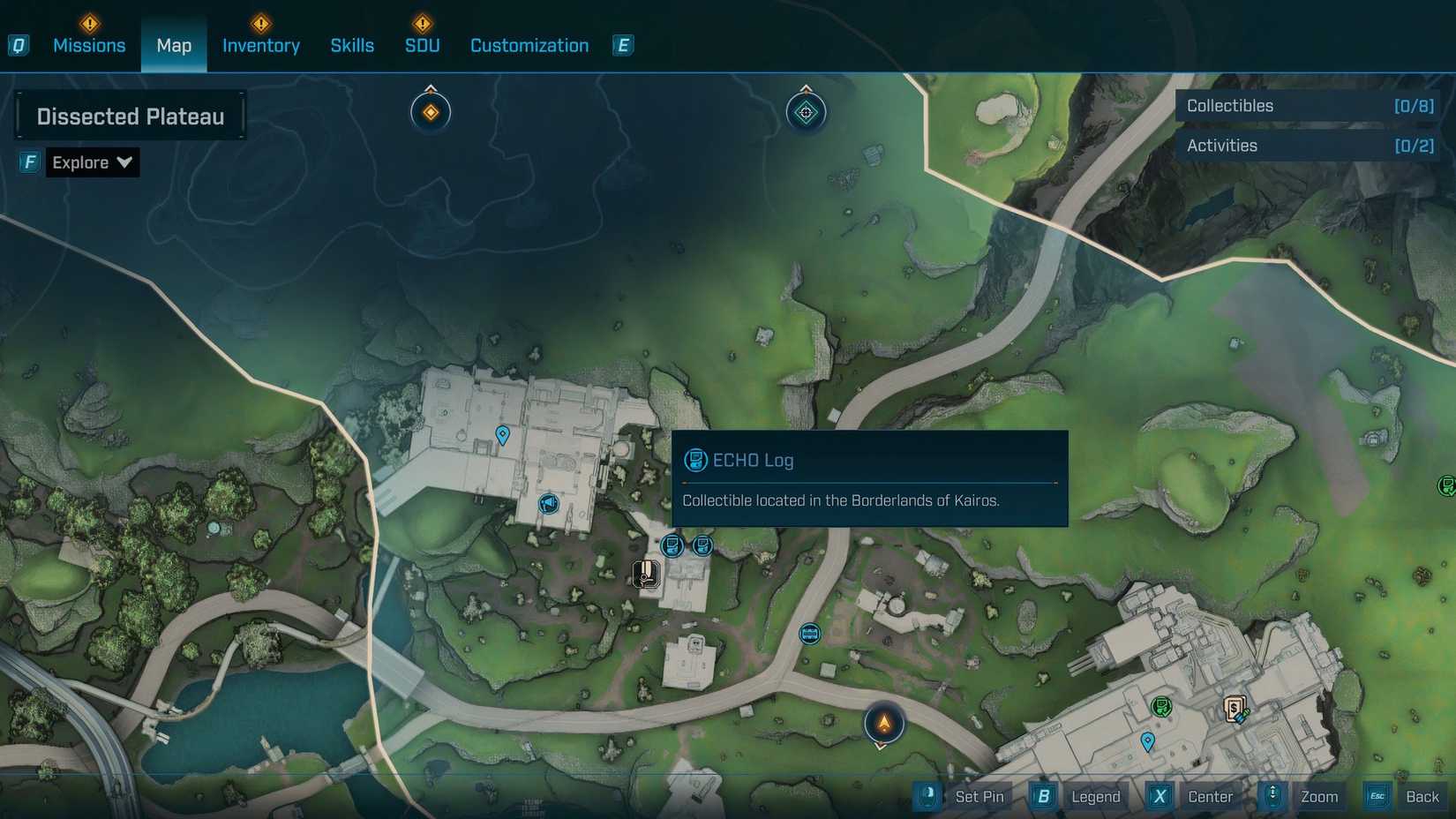This screenshot has height=819, width=1456.
Task: Select the ECHO Log collectible icon near the tooltip
Action: click(x=672, y=546)
